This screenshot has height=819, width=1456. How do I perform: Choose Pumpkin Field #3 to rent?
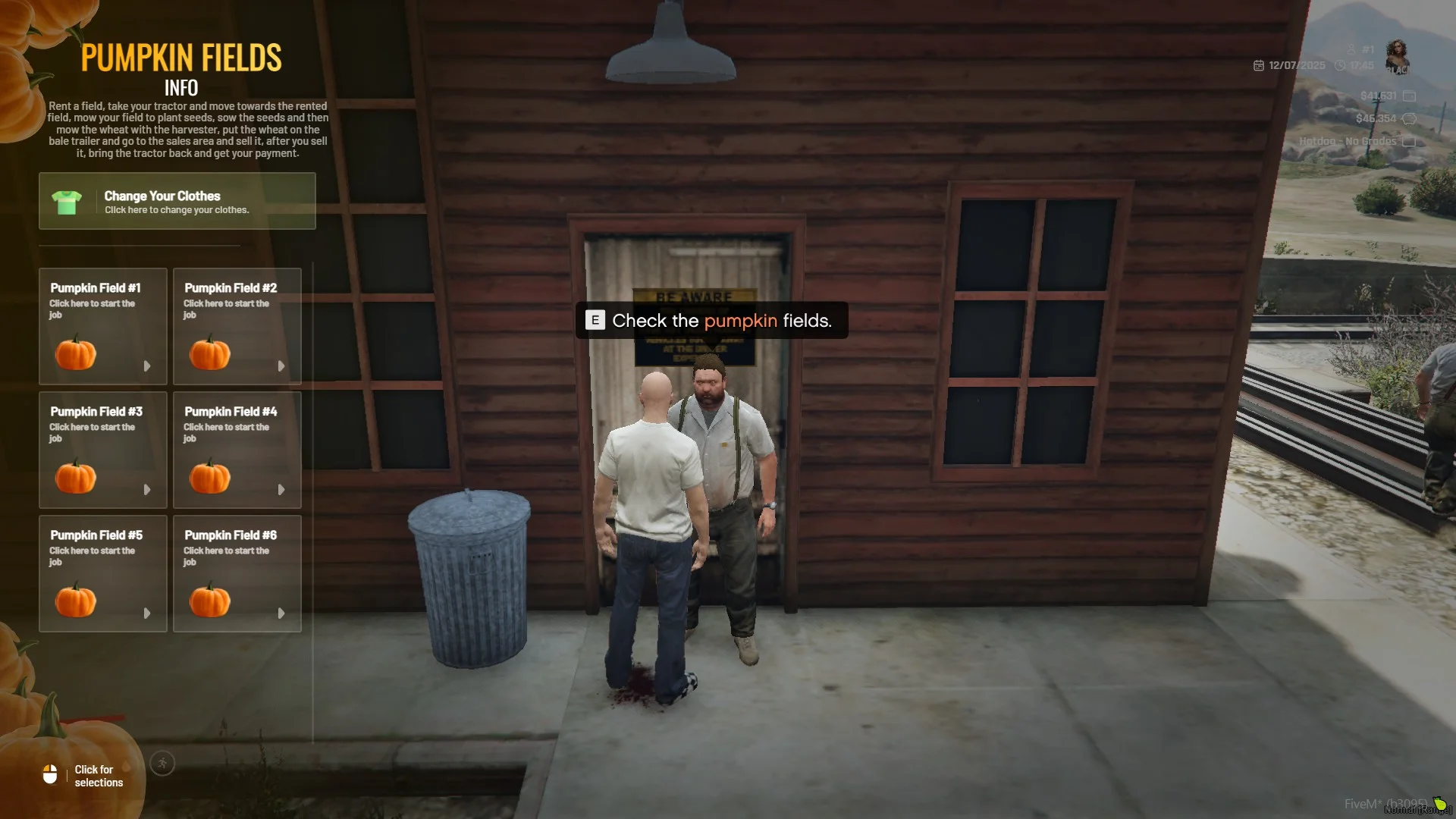[x=103, y=450]
